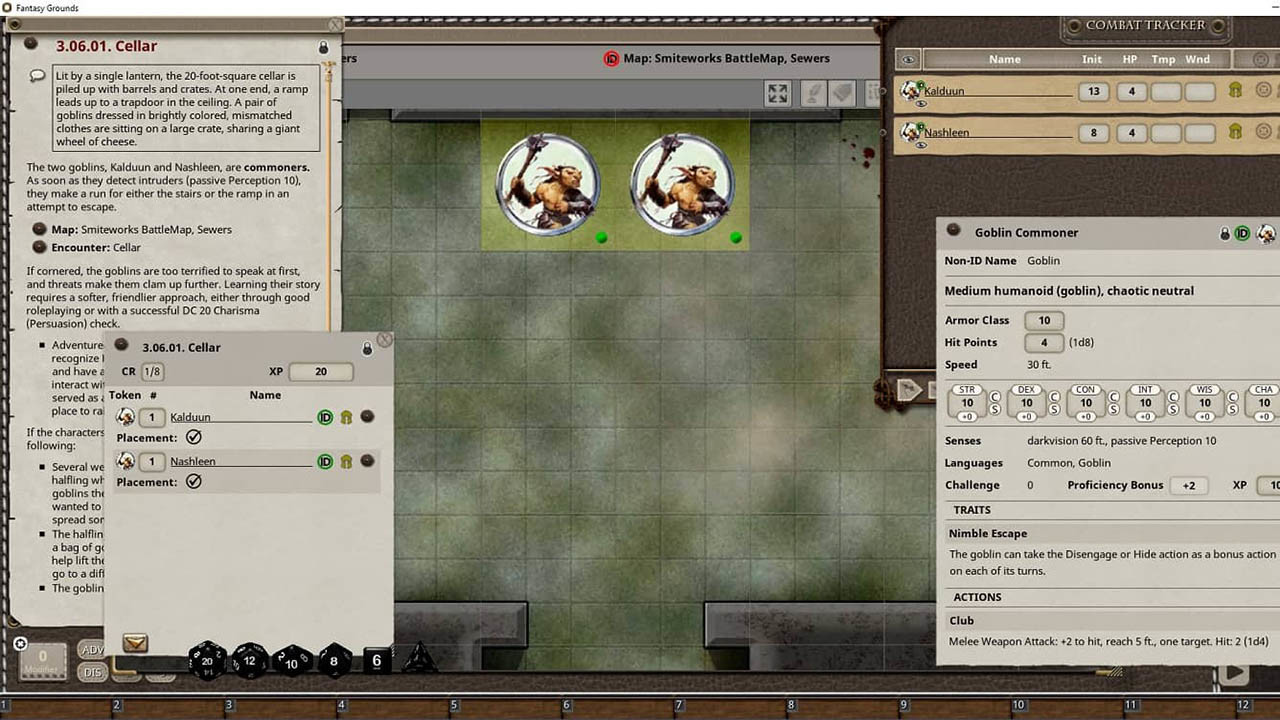Uncheck Placement for Kalduun in the encounter window
This screenshot has width=1280, height=720.
pos(194,437)
